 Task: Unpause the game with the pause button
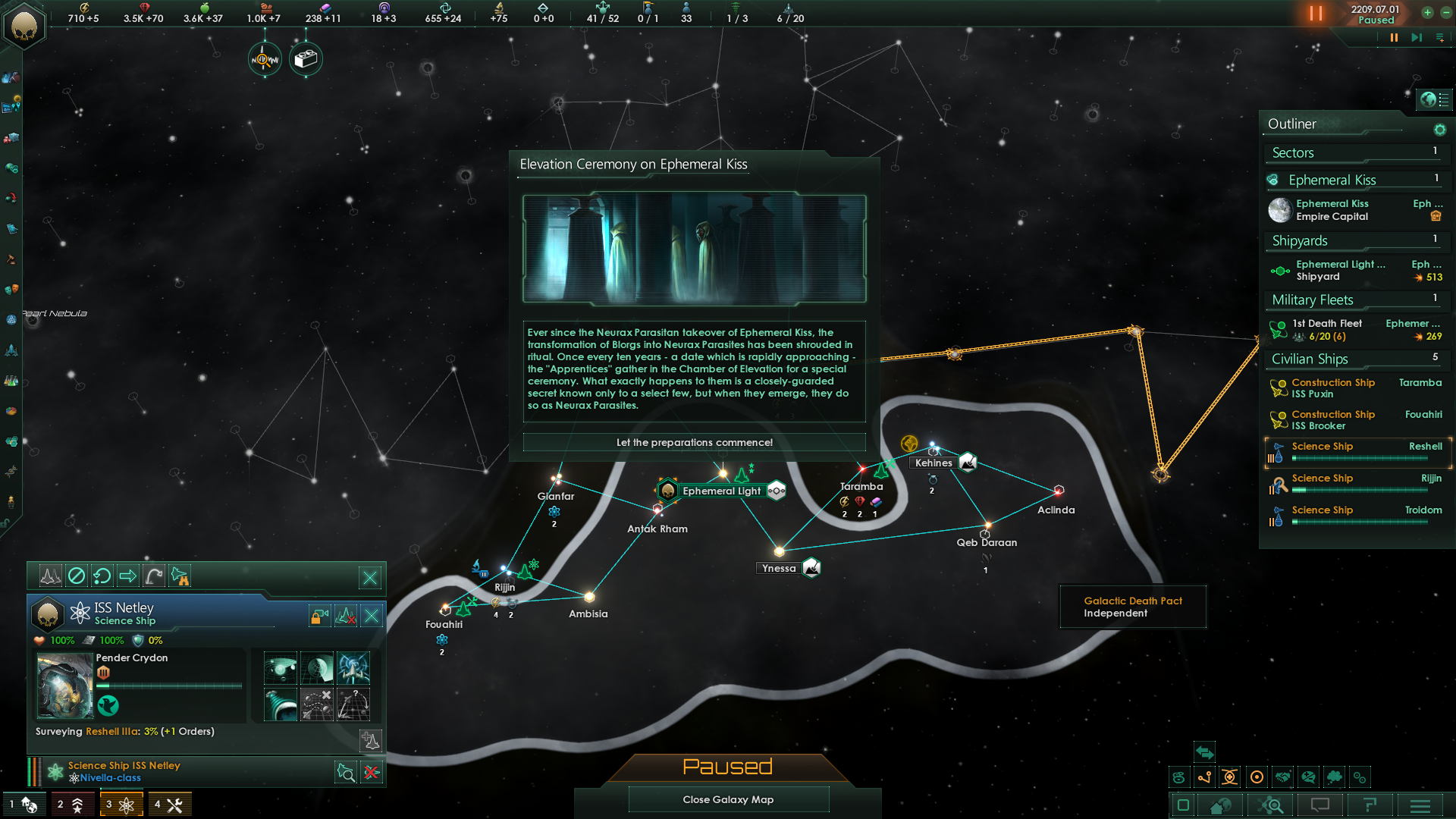(x=1316, y=13)
